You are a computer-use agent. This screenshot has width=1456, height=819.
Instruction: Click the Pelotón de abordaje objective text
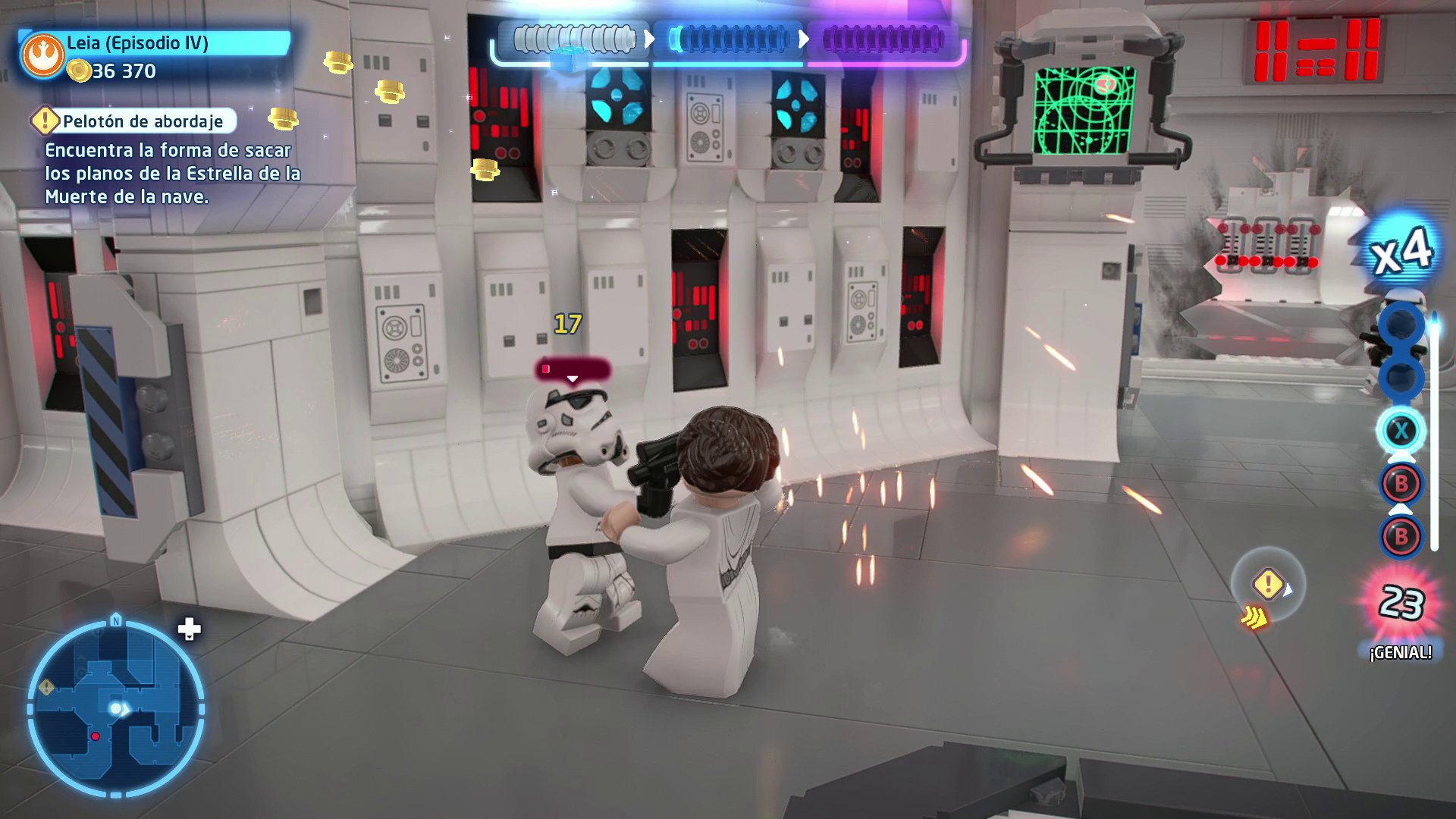144,121
